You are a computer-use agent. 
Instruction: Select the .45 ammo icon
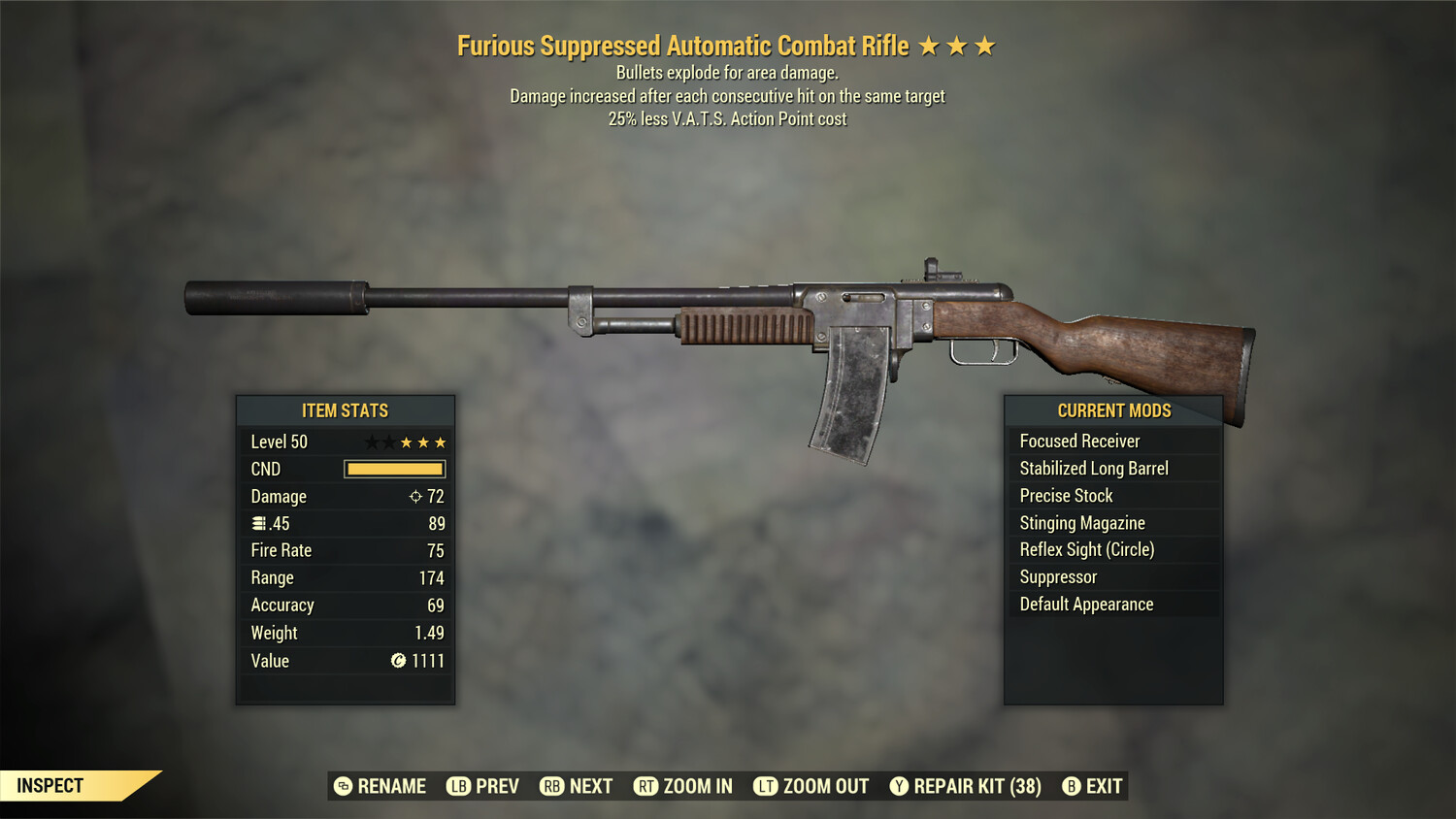click(x=257, y=523)
